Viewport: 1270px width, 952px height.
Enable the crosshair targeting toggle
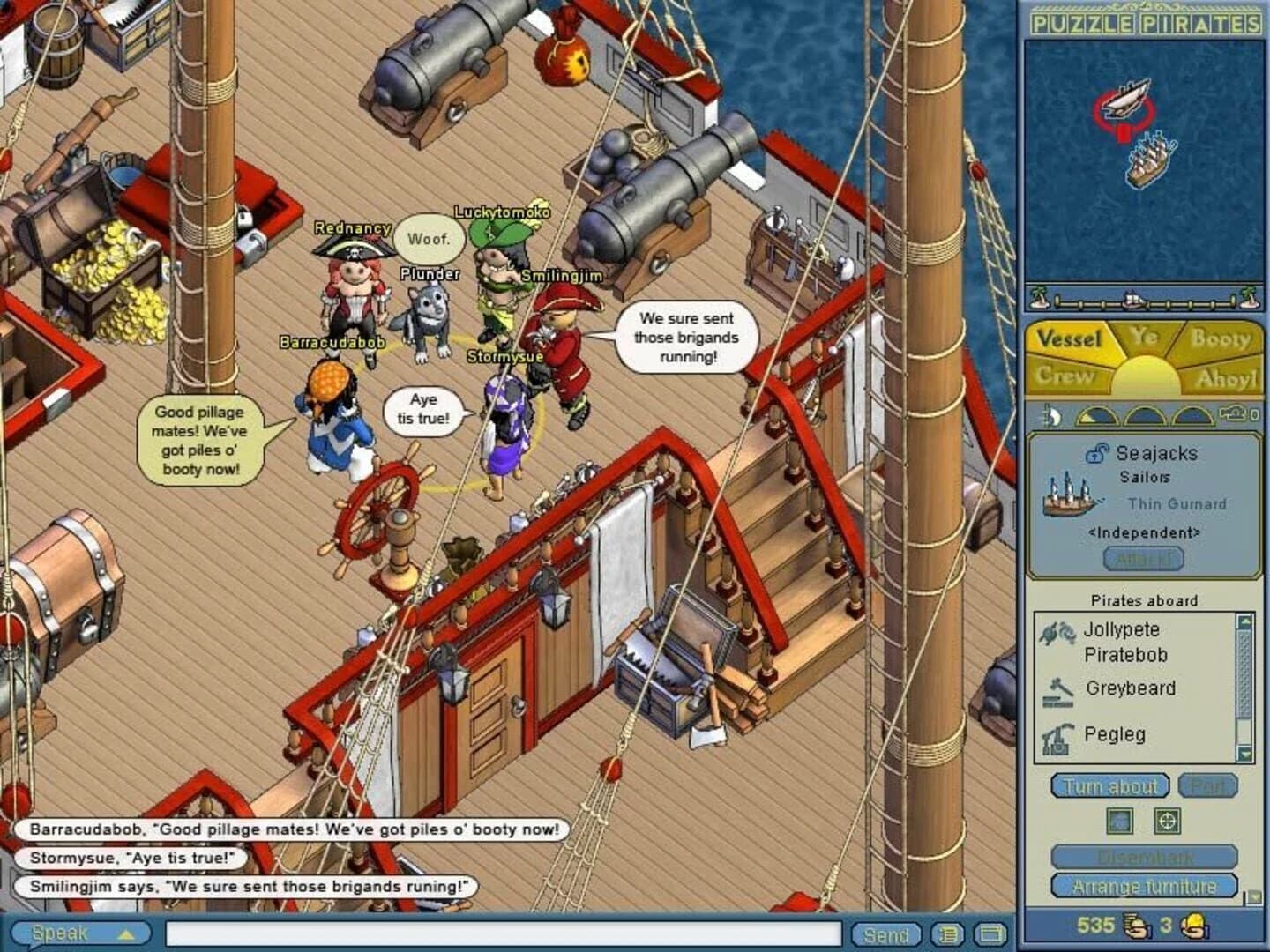point(1168,821)
